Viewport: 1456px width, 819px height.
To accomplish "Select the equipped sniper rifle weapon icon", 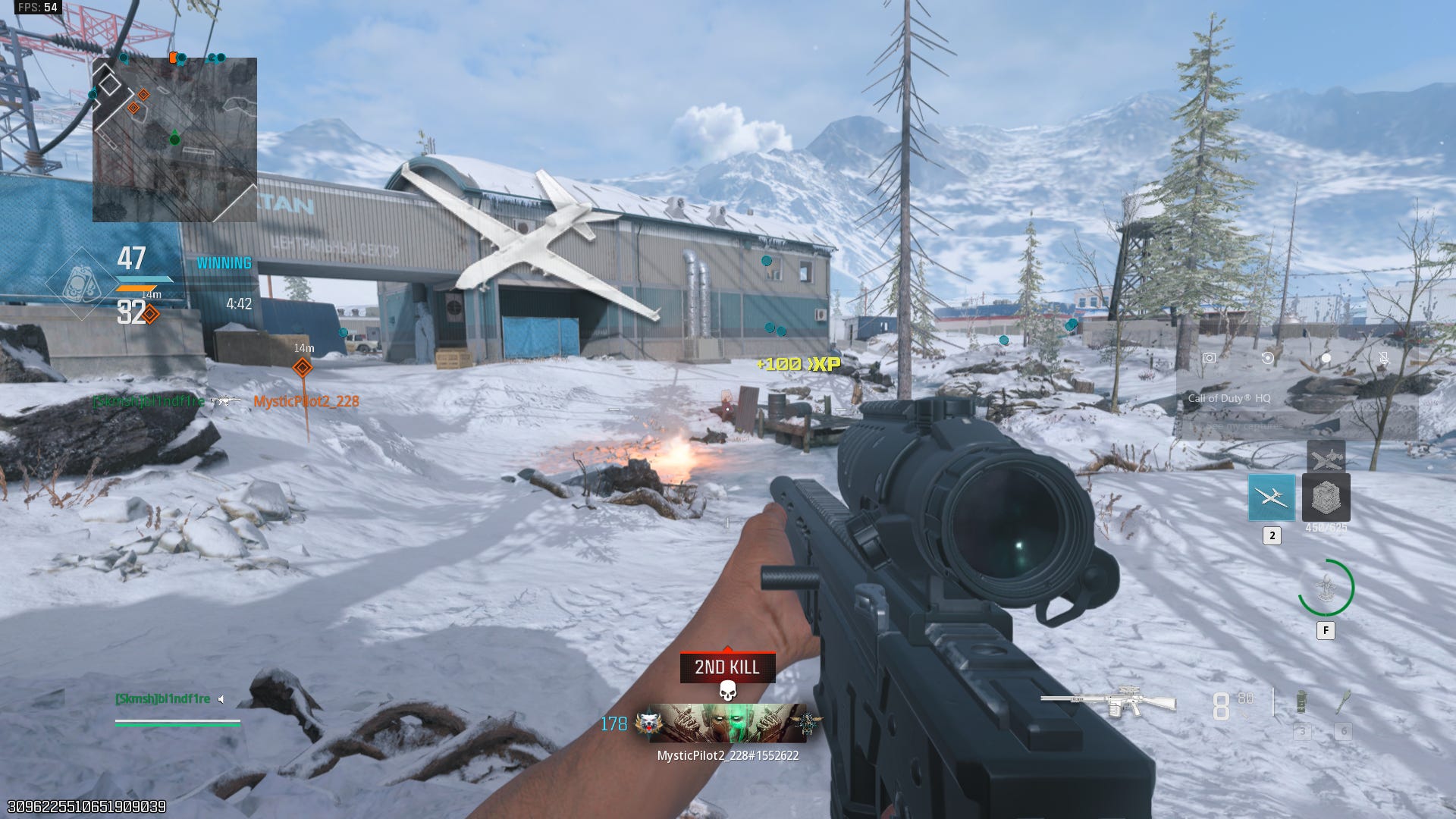I will tap(1109, 701).
